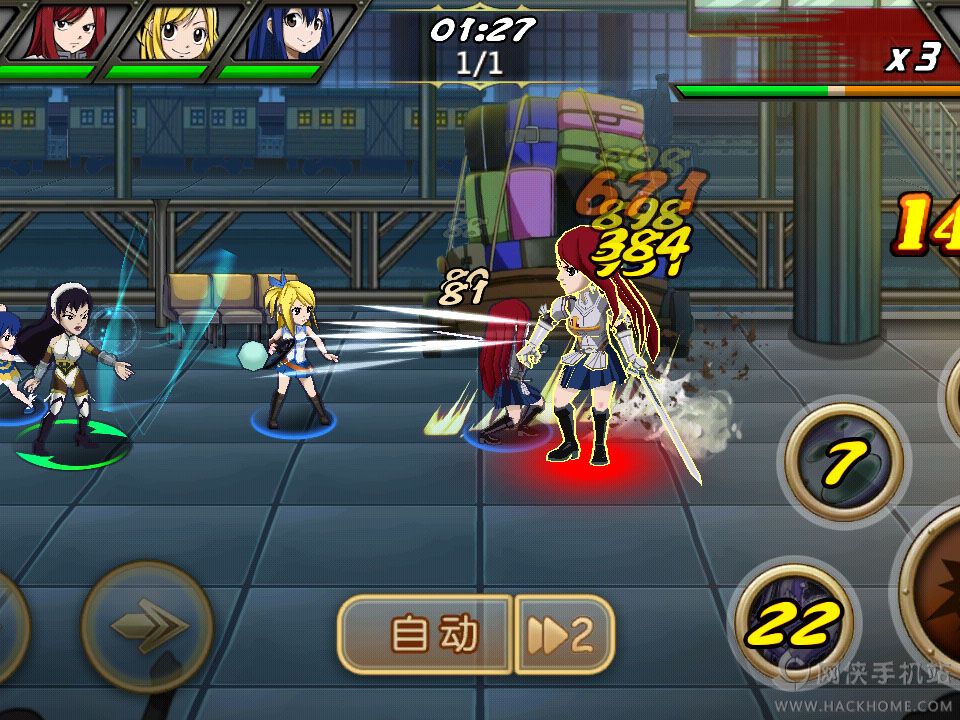Viewport: 960px width, 720px height.
Task: Activate the skill showing cooldown 7
Action: point(845,461)
